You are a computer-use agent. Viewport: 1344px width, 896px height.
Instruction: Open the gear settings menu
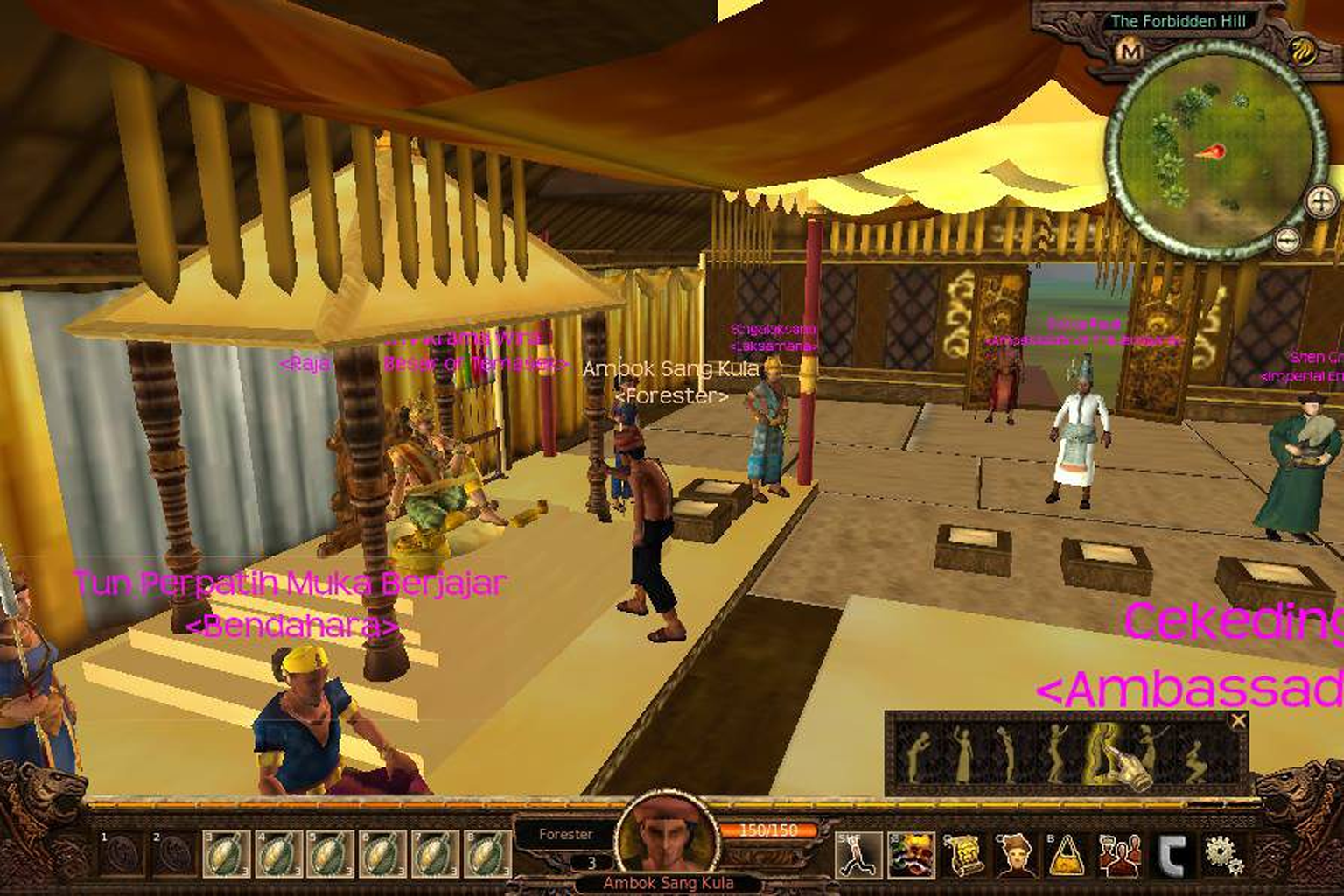pyautogui.click(x=1224, y=855)
